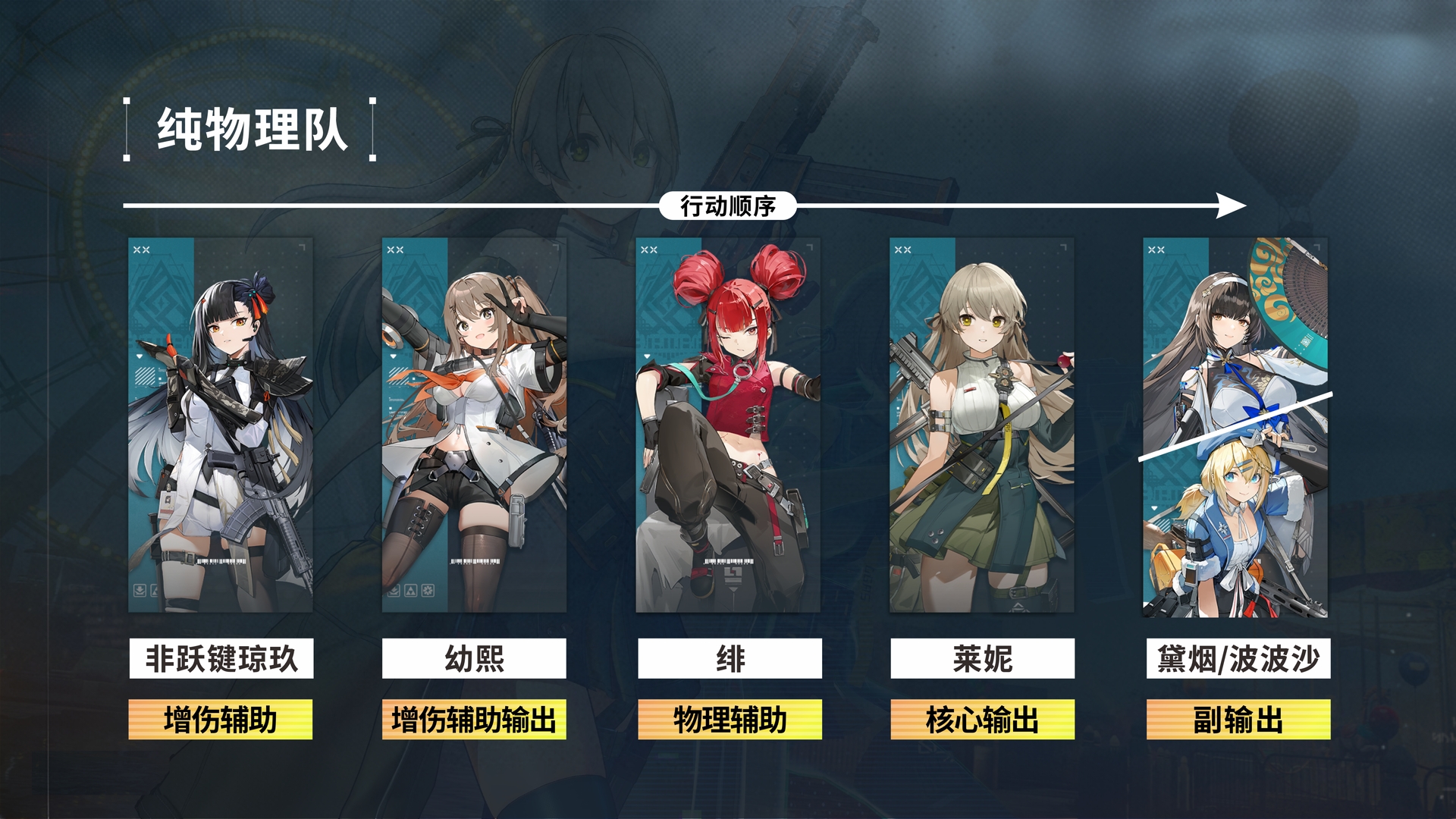This screenshot has height=819, width=1456.
Task: Open the split 黛烟/波波沙 character card
Action: coord(1235,427)
